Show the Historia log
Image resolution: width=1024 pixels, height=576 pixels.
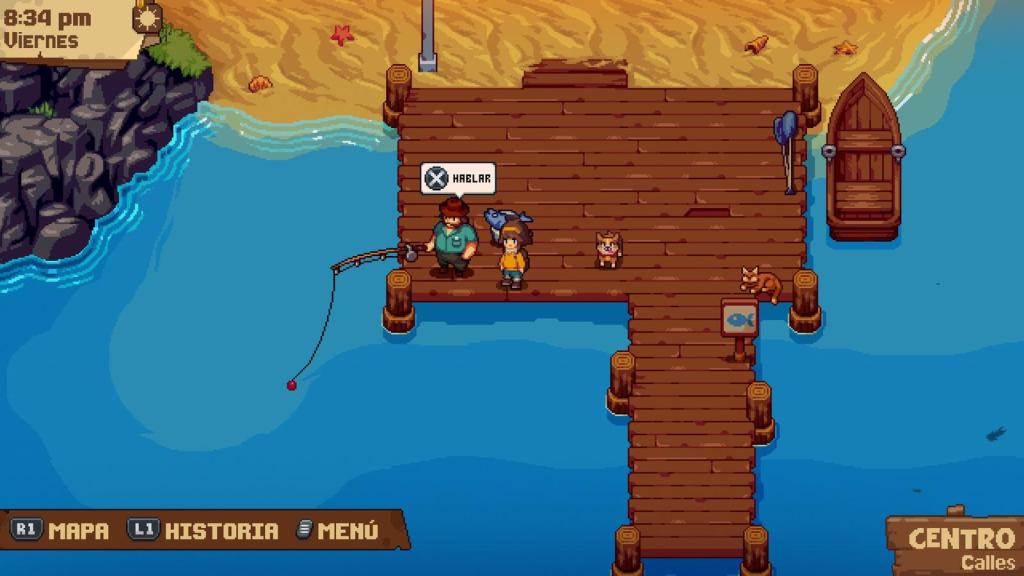click(203, 531)
